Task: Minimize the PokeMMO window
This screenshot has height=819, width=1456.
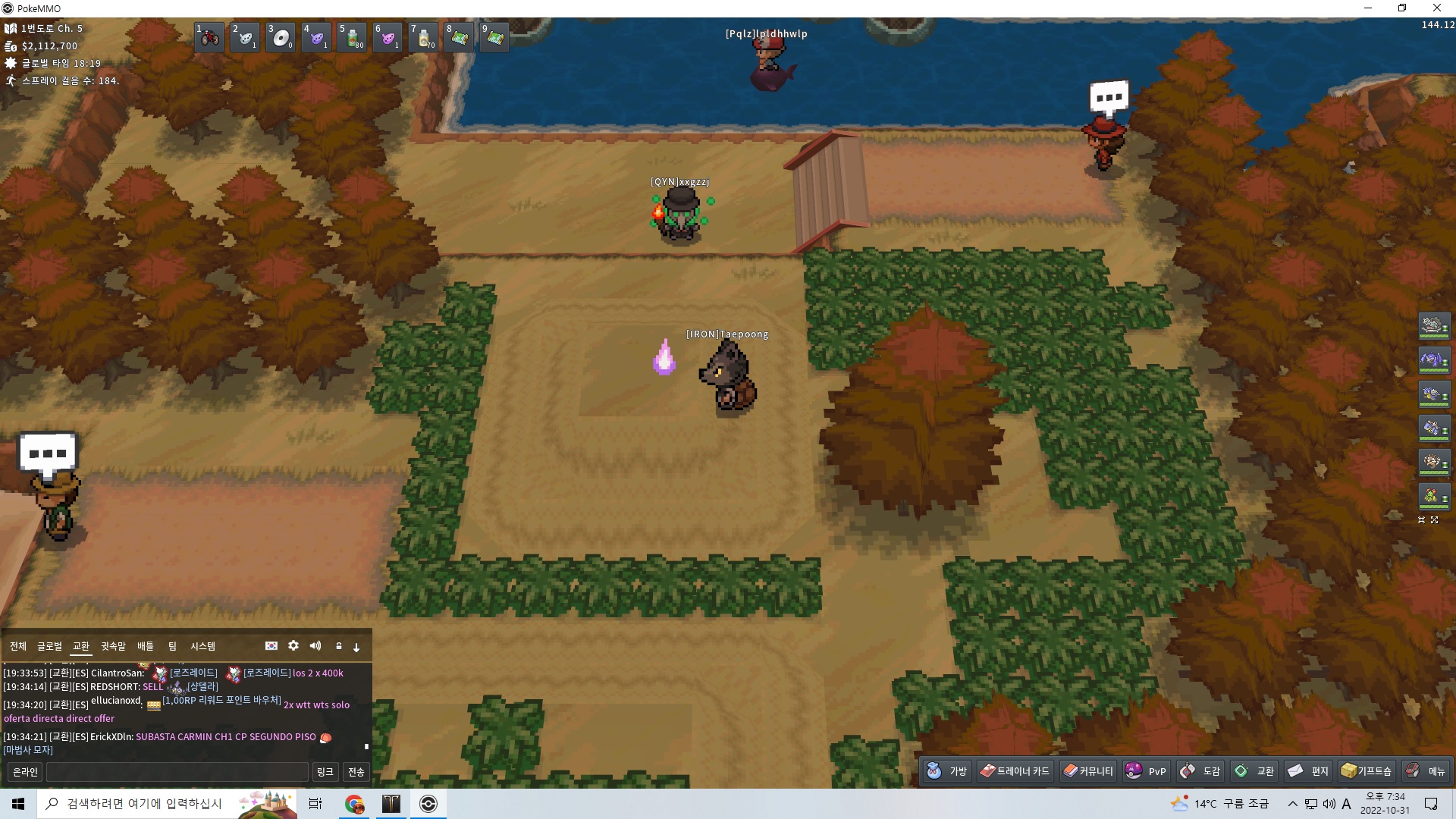Action: tap(1368, 8)
